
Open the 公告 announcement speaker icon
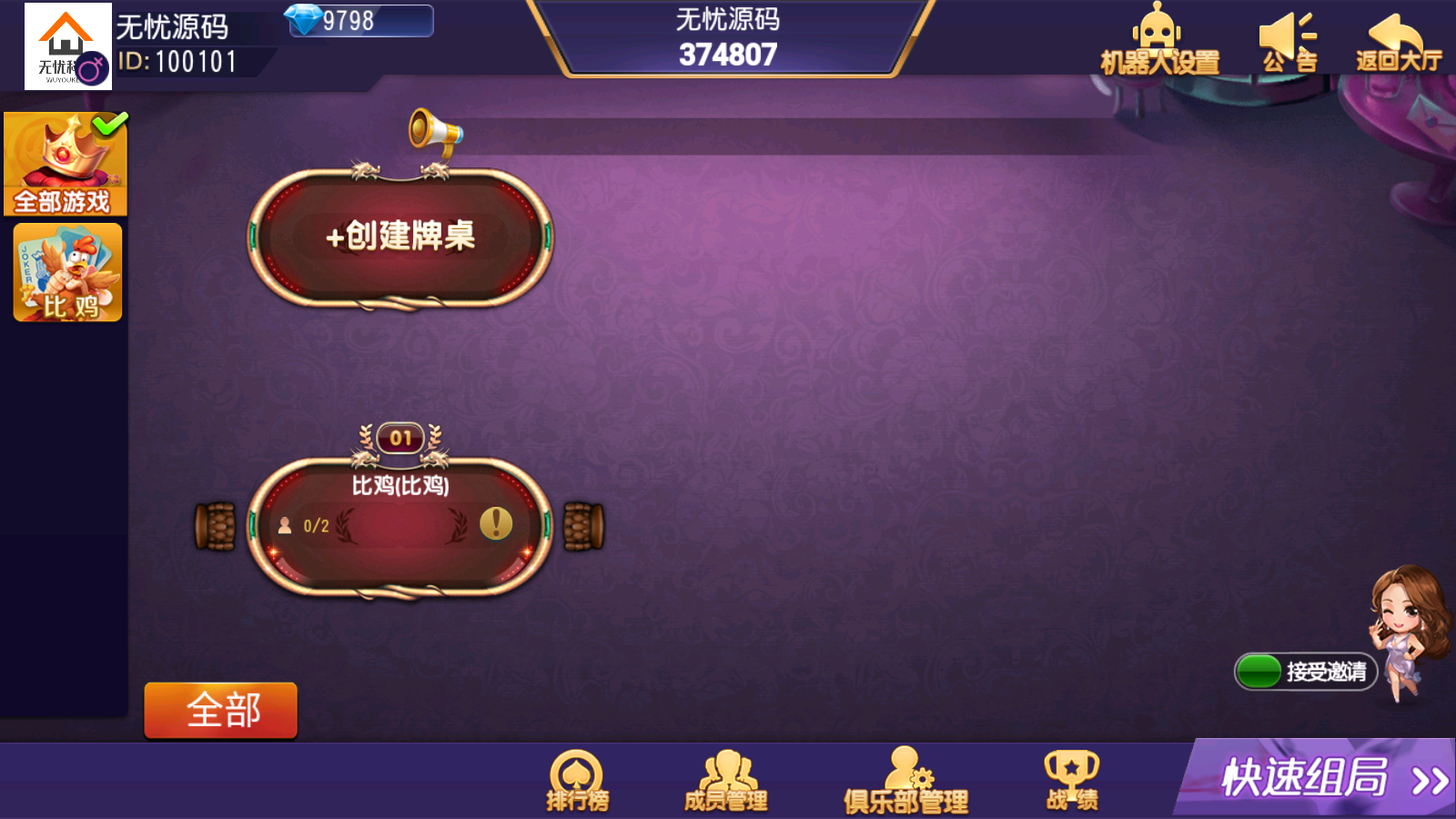pos(1286,35)
